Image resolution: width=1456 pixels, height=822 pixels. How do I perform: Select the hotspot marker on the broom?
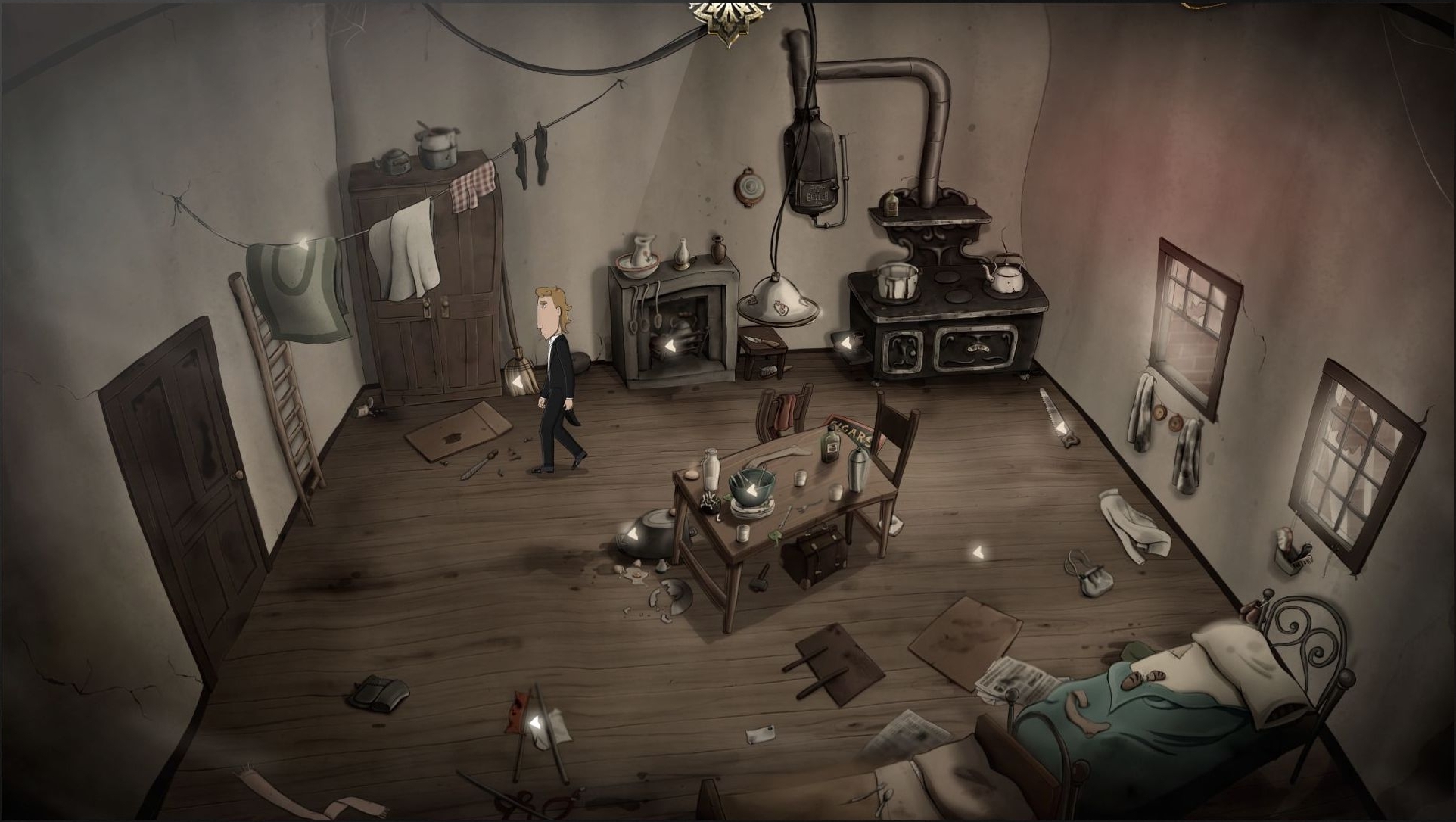[x=518, y=385]
